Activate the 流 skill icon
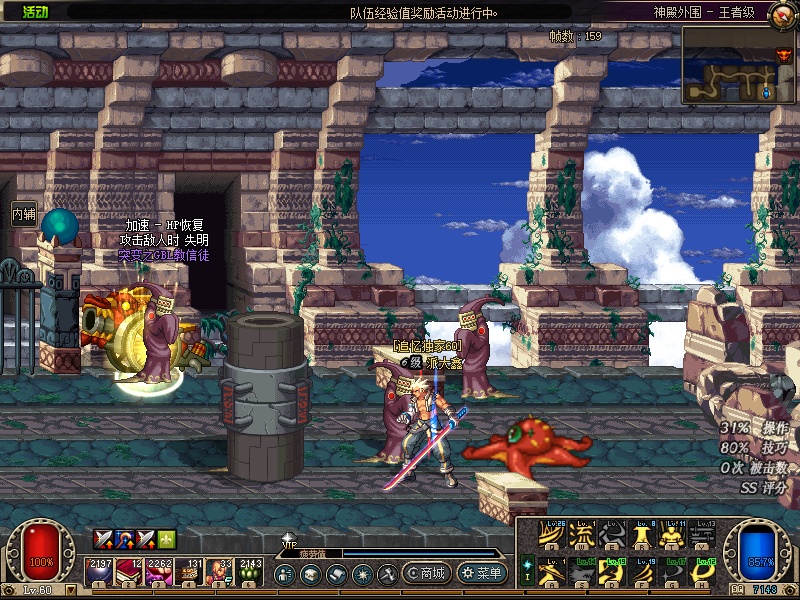Viewport: 800px width, 600px height. [581, 537]
